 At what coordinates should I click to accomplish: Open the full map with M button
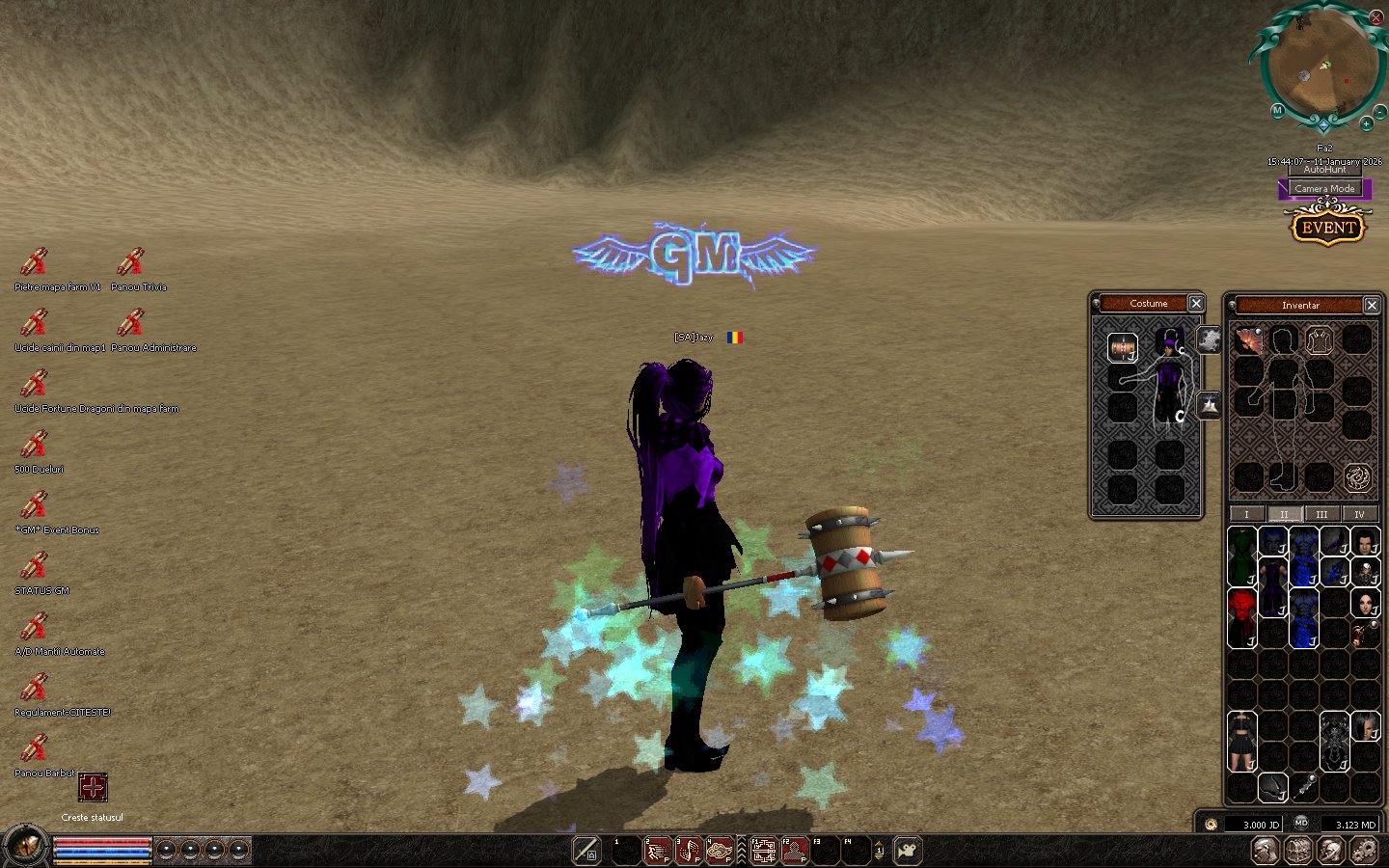coord(1277,111)
